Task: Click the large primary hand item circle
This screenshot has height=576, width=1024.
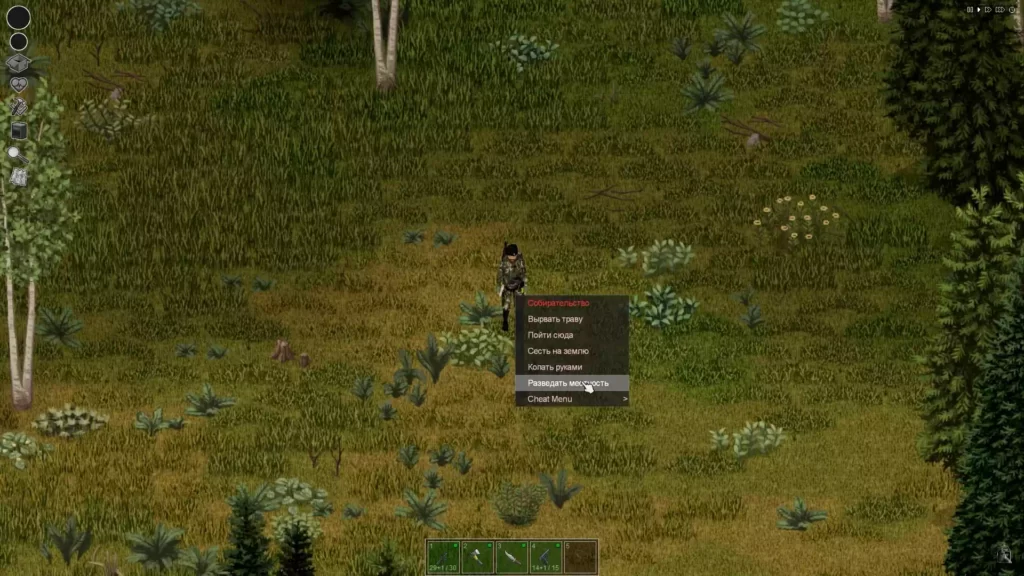Action: [18, 17]
